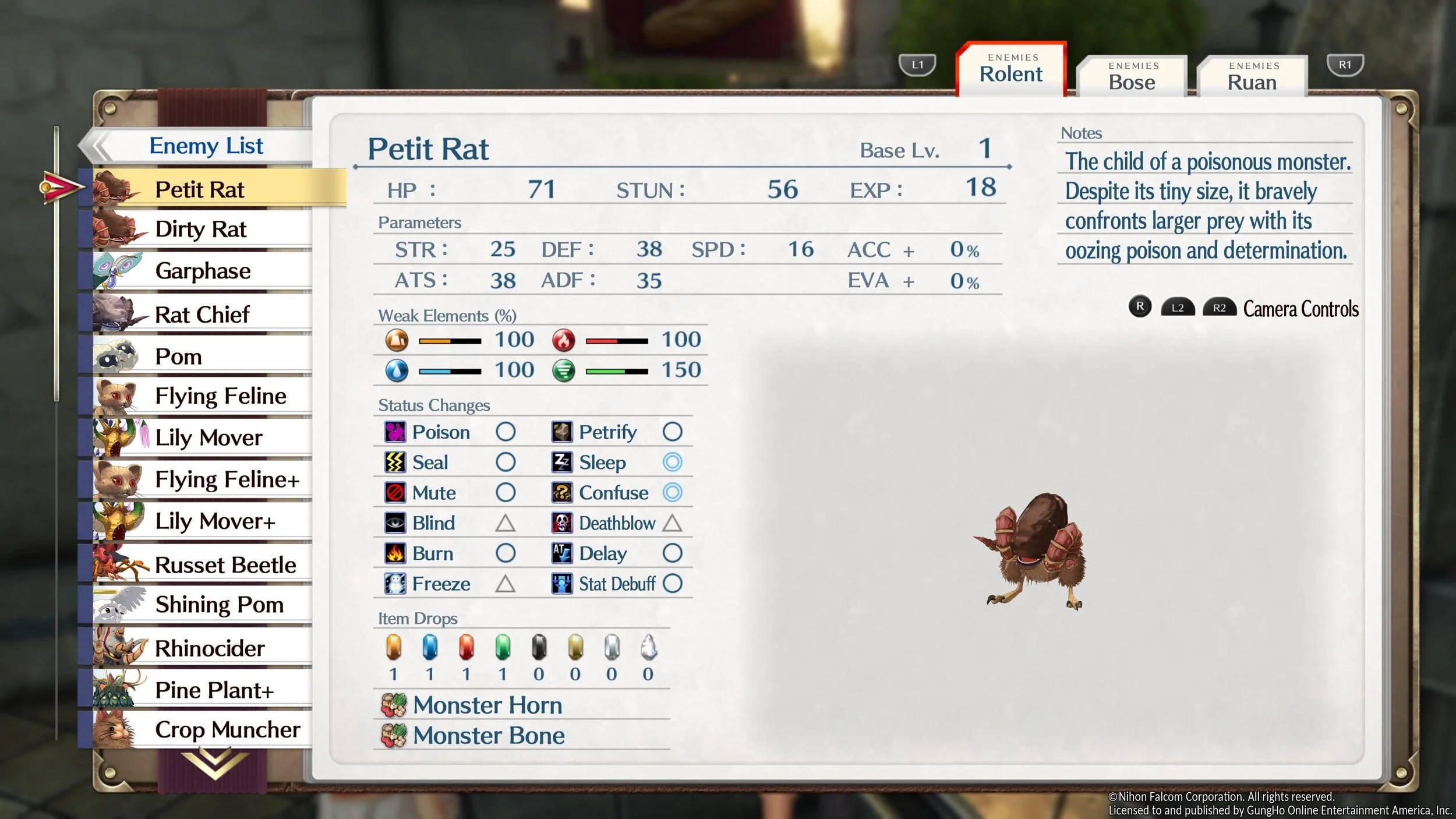This screenshot has width=1456, height=819.
Task: Open the Garphase enemy entry
Action: pyautogui.click(x=203, y=271)
